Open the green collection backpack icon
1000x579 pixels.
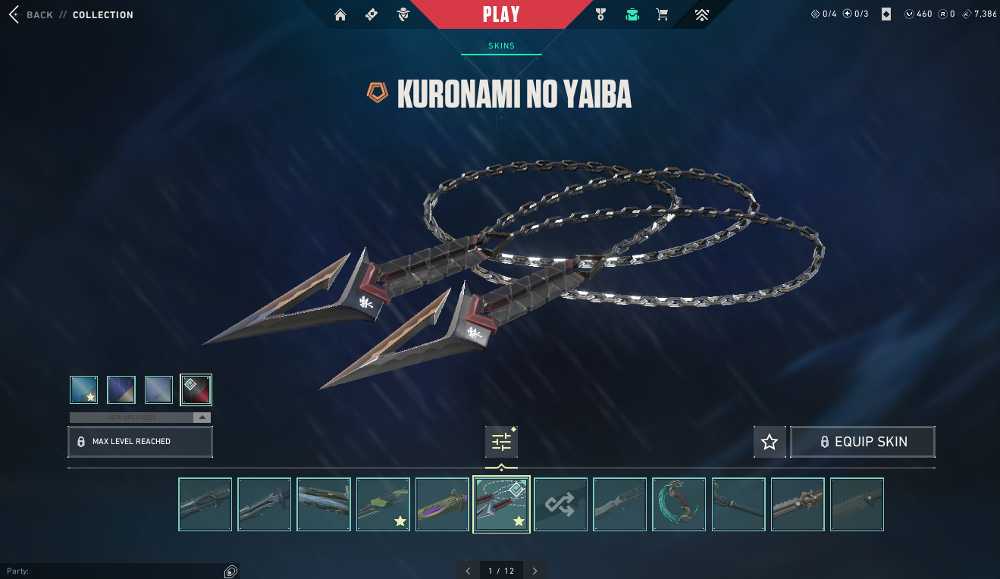(632, 15)
